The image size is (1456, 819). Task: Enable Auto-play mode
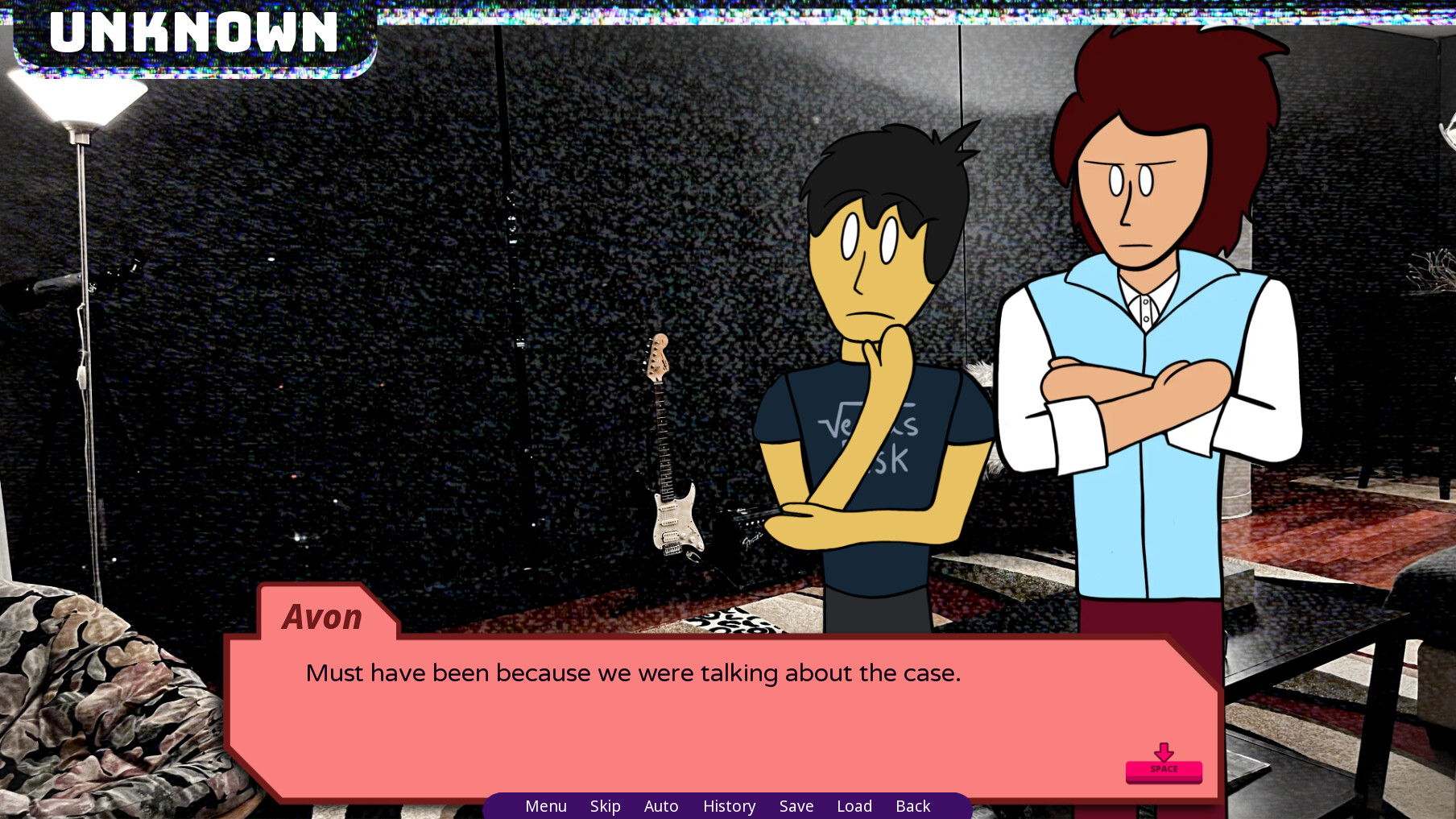tap(660, 805)
